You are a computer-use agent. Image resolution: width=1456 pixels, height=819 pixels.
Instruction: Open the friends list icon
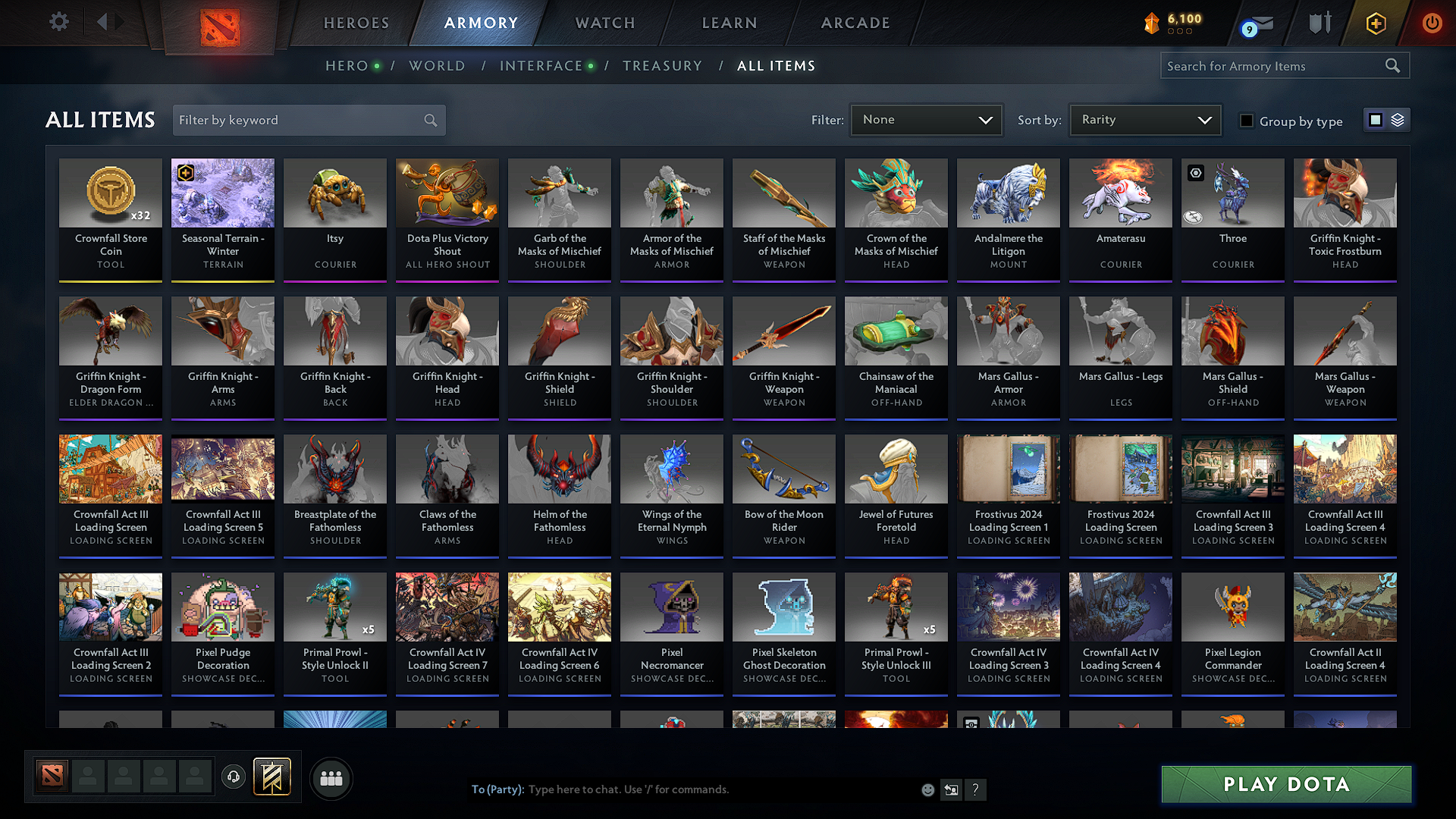[330, 777]
